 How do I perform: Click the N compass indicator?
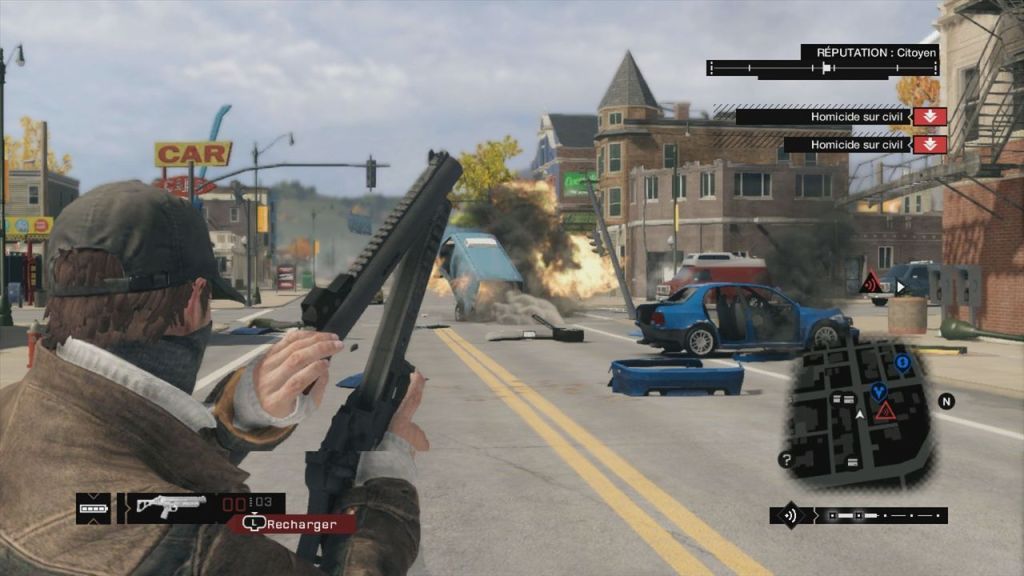click(946, 401)
